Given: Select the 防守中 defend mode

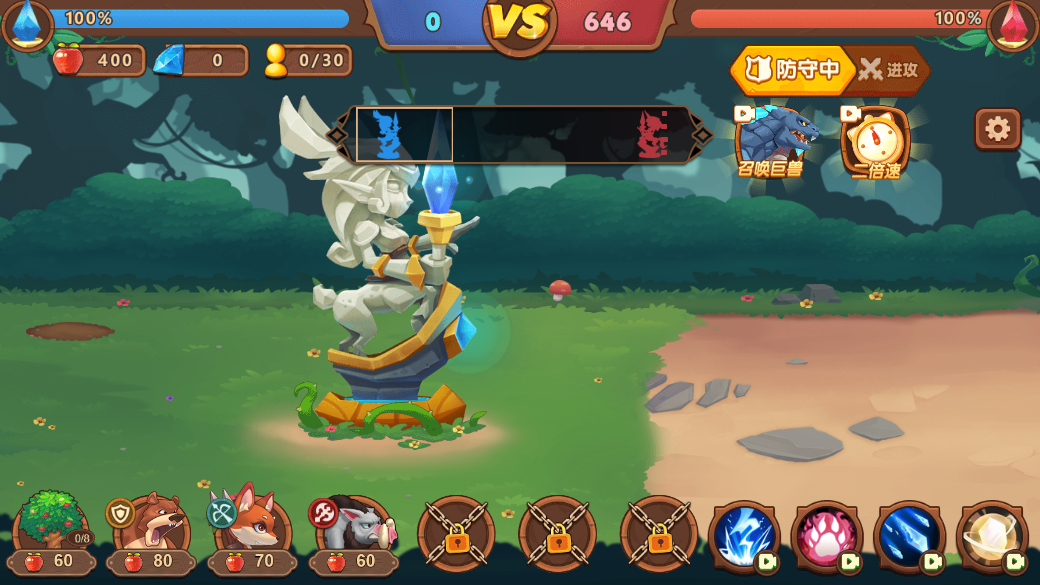Looking at the screenshot, I should (795, 70).
